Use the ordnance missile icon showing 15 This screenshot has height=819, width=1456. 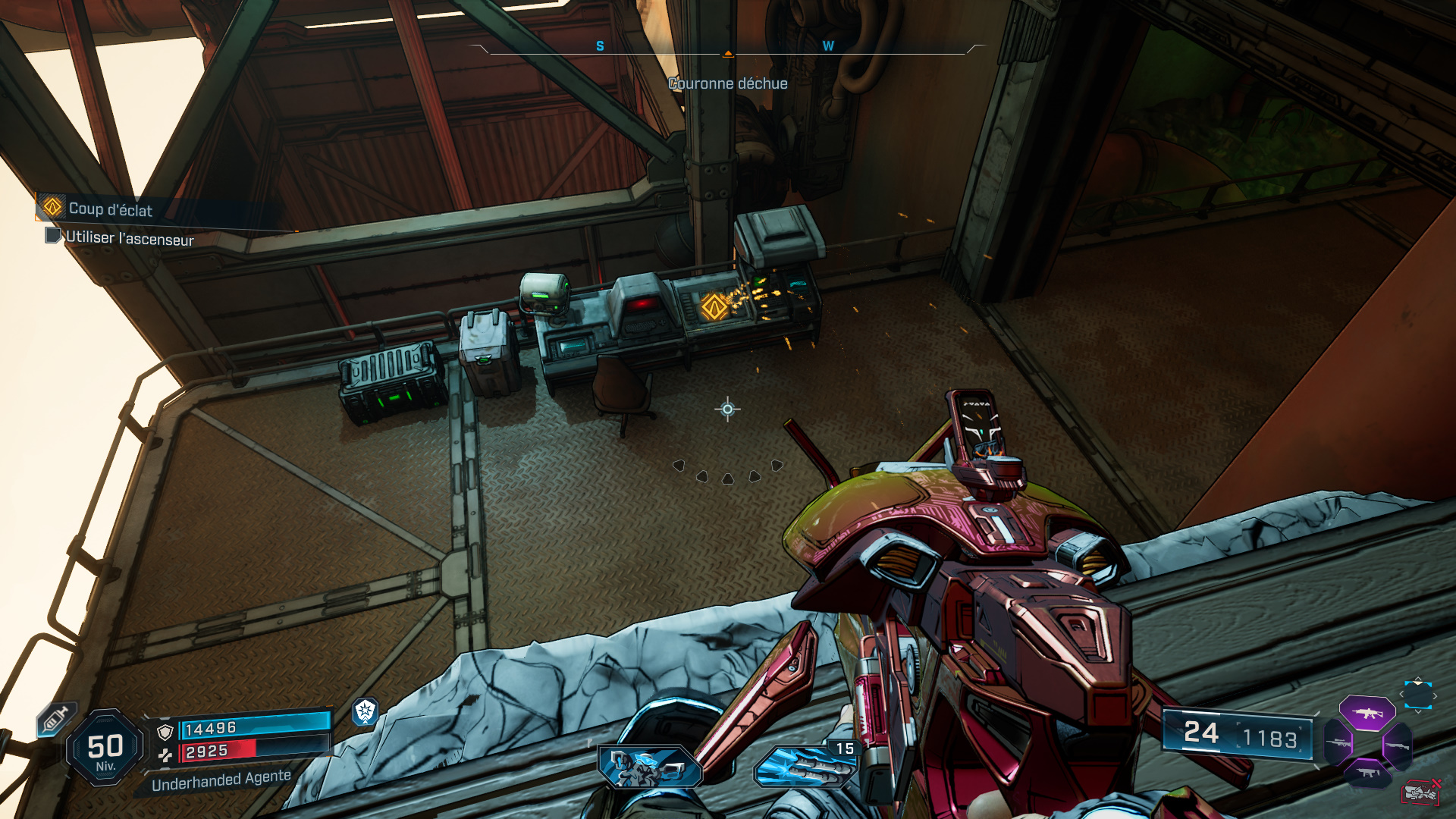(805, 764)
